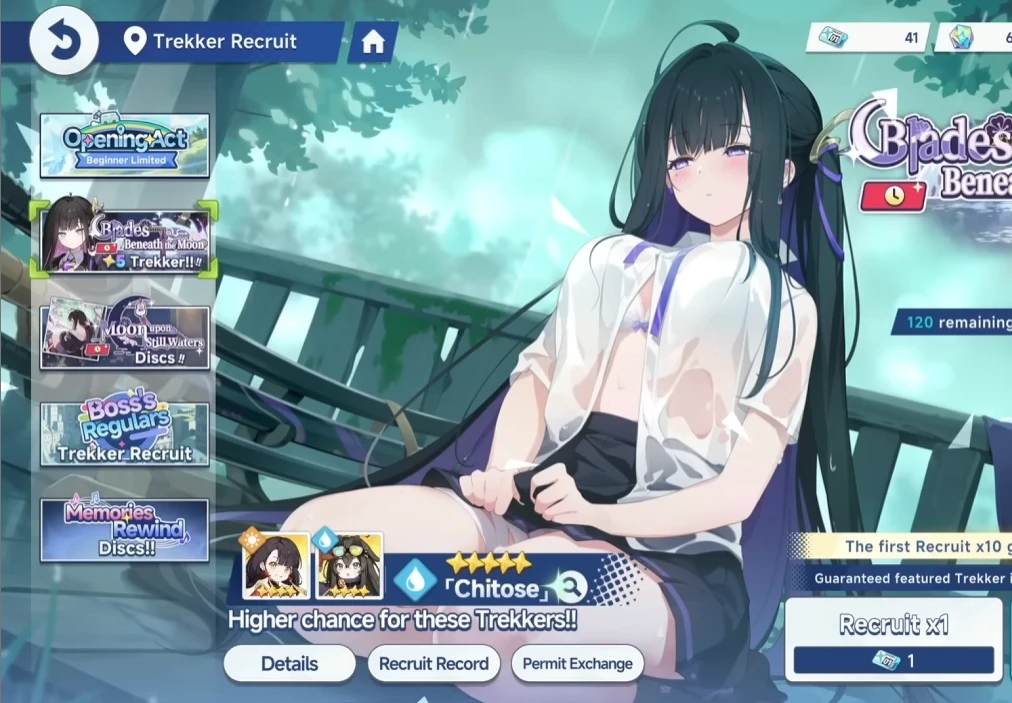Select the Memories Rewind Discs banner
1012x703 pixels.
(x=125, y=530)
